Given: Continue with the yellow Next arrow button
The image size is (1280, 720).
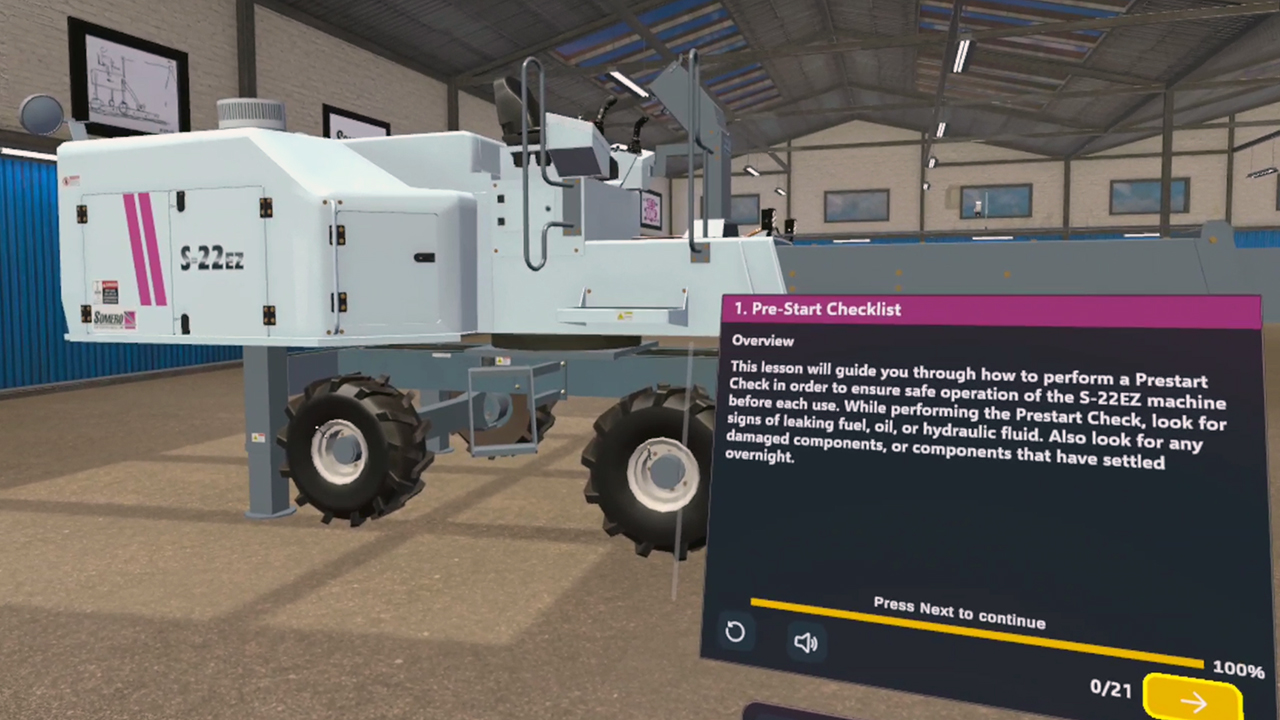Looking at the screenshot, I should click(x=1192, y=698).
